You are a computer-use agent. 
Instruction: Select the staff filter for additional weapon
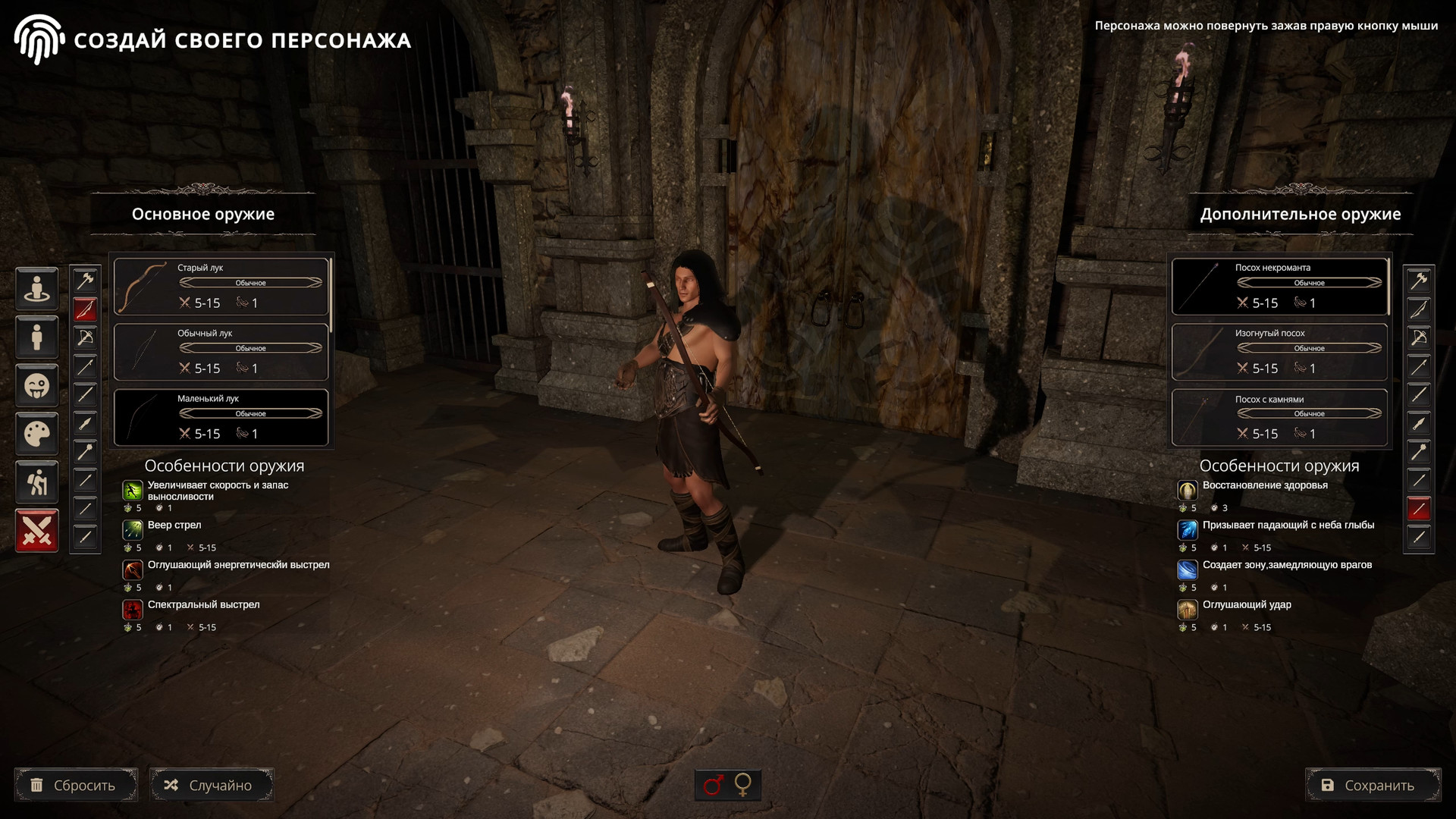1419,509
